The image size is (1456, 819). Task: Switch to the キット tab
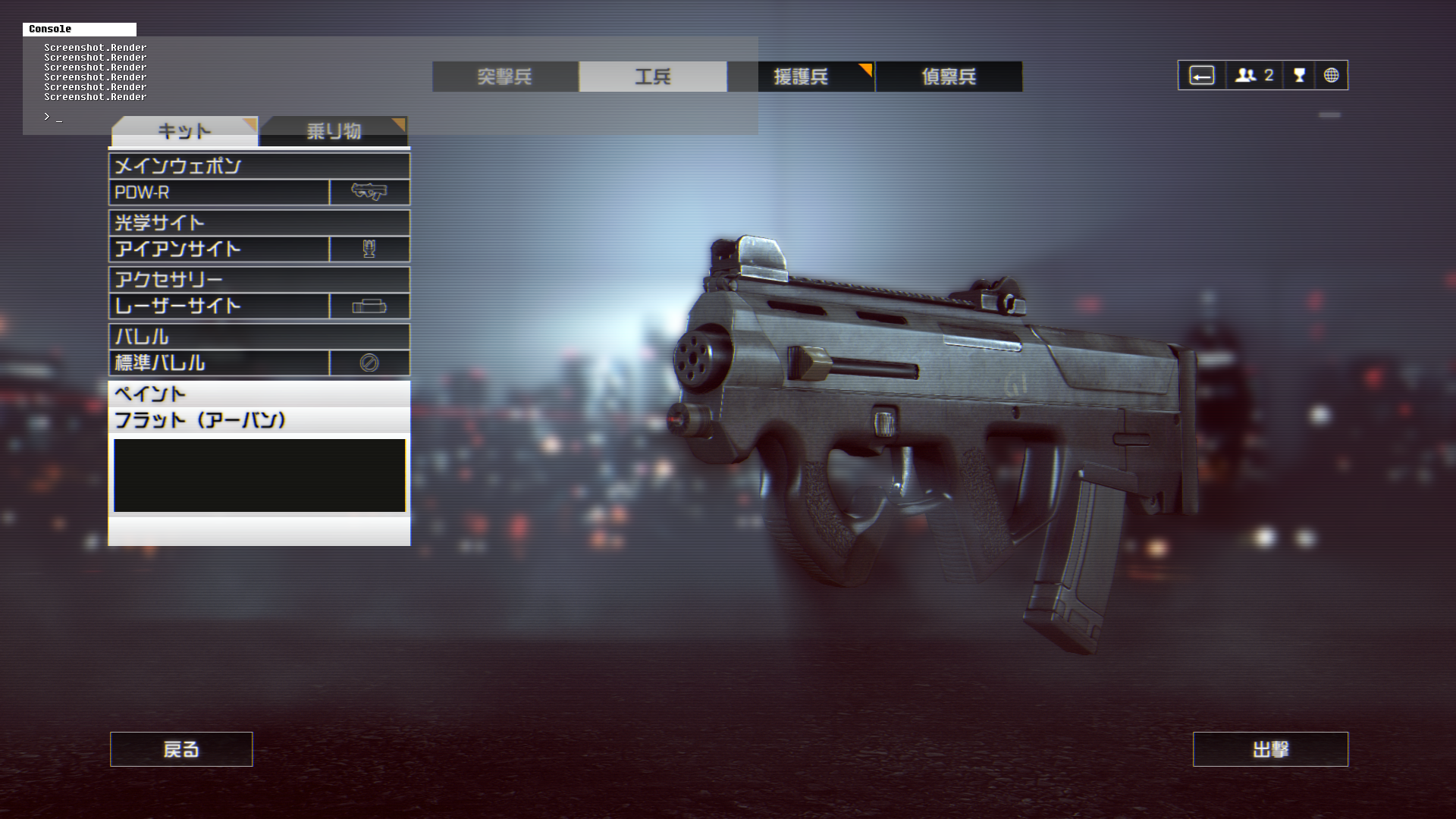coord(184,131)
